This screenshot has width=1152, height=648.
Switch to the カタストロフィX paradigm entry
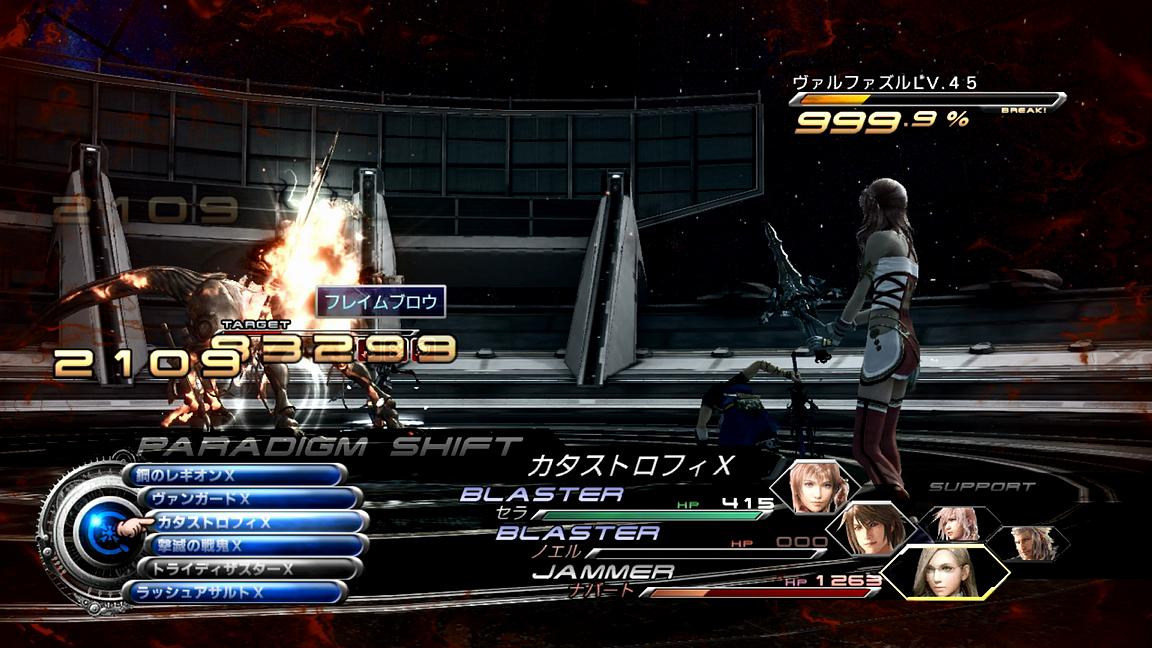pyautogui.click(x=258, y=522)
